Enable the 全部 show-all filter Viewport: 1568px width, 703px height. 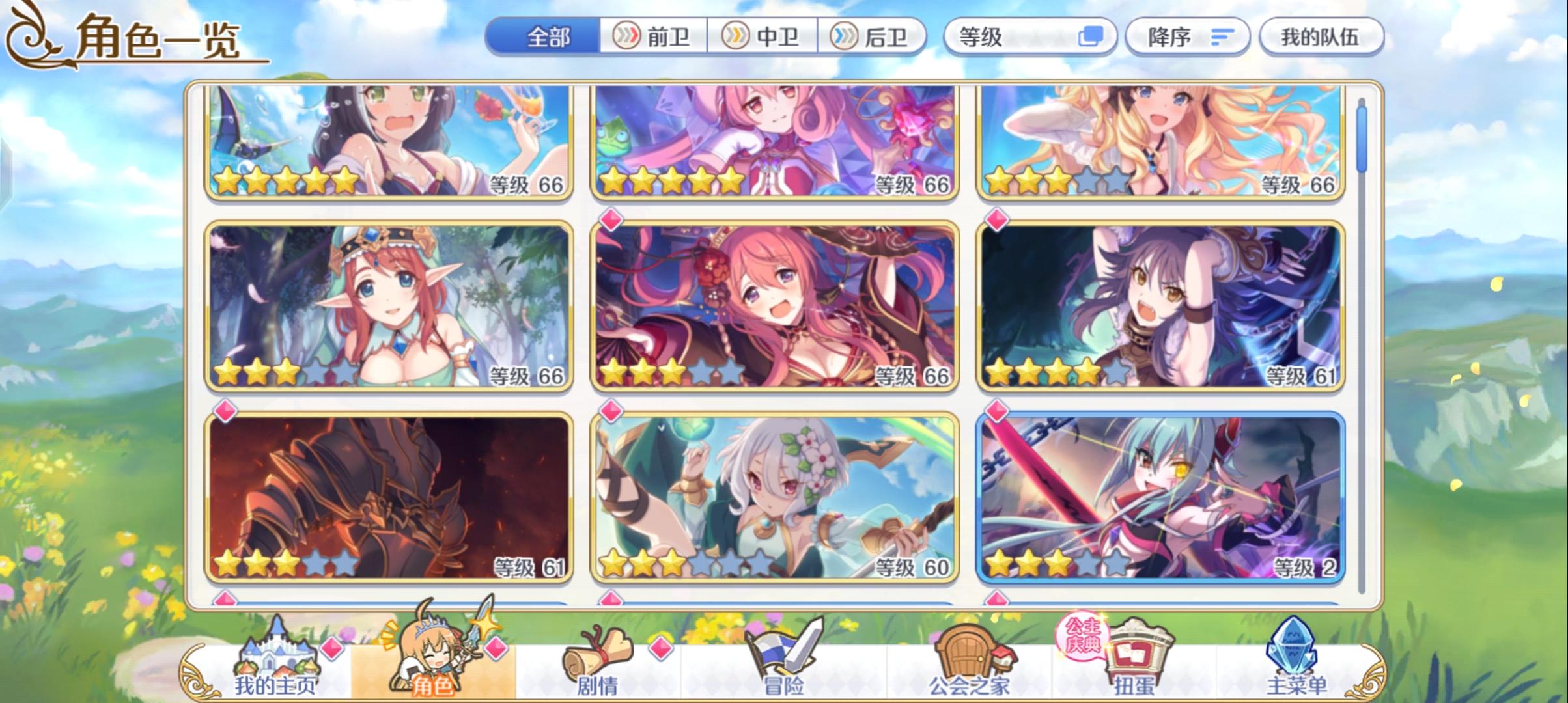pos(547,37)
